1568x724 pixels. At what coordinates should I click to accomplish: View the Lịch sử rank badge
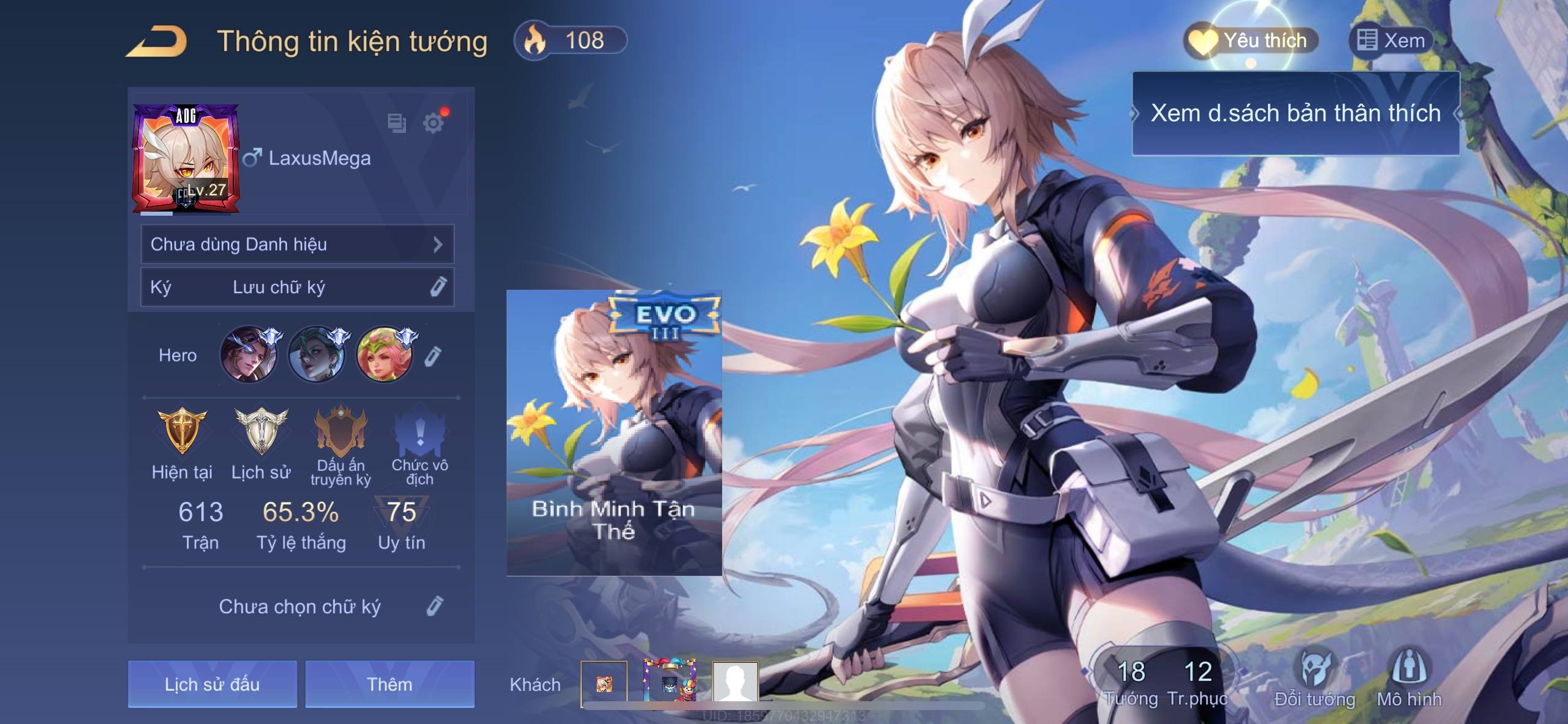point(261,431)
